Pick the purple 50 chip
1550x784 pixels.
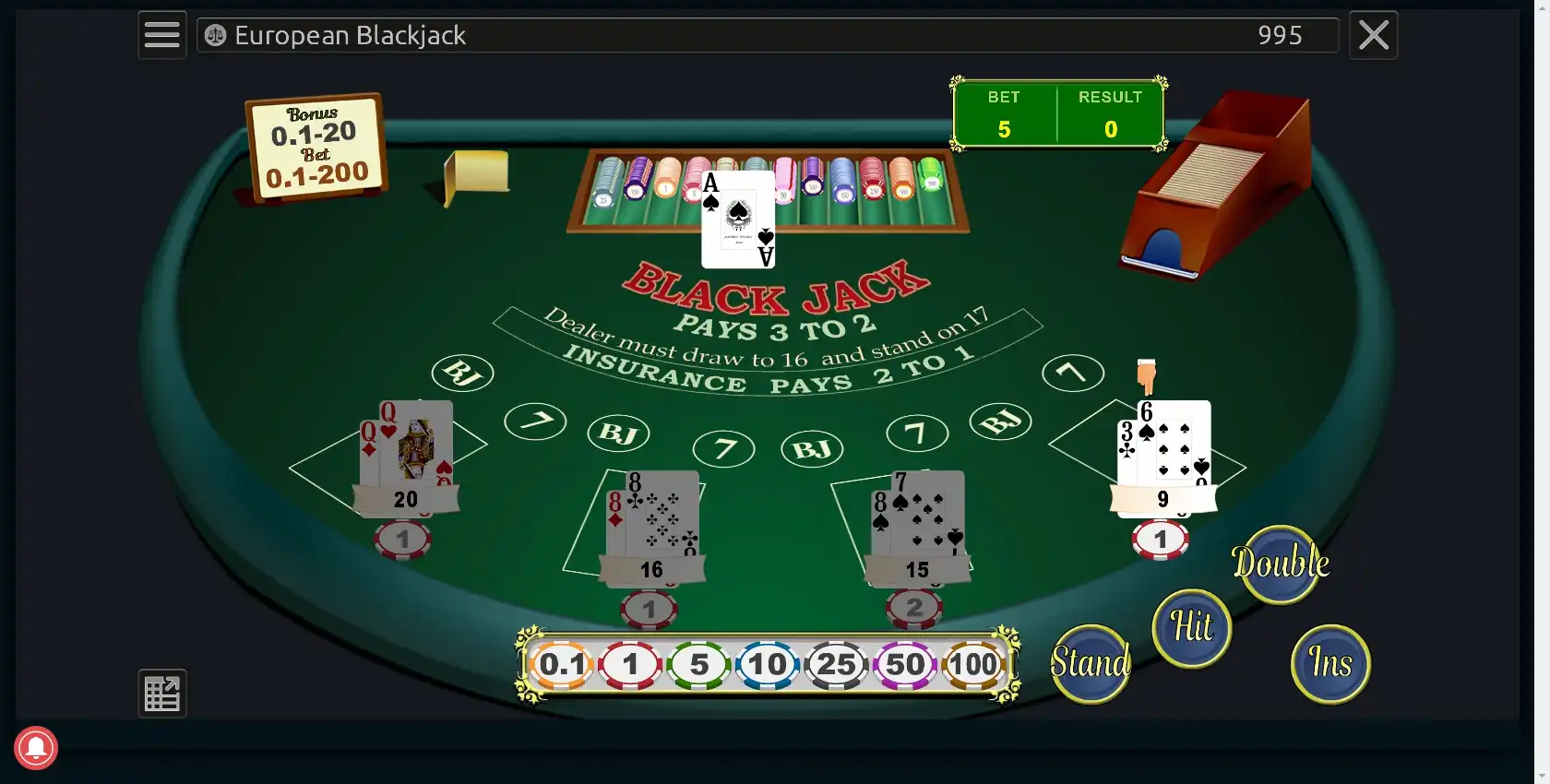coord(905,664)
